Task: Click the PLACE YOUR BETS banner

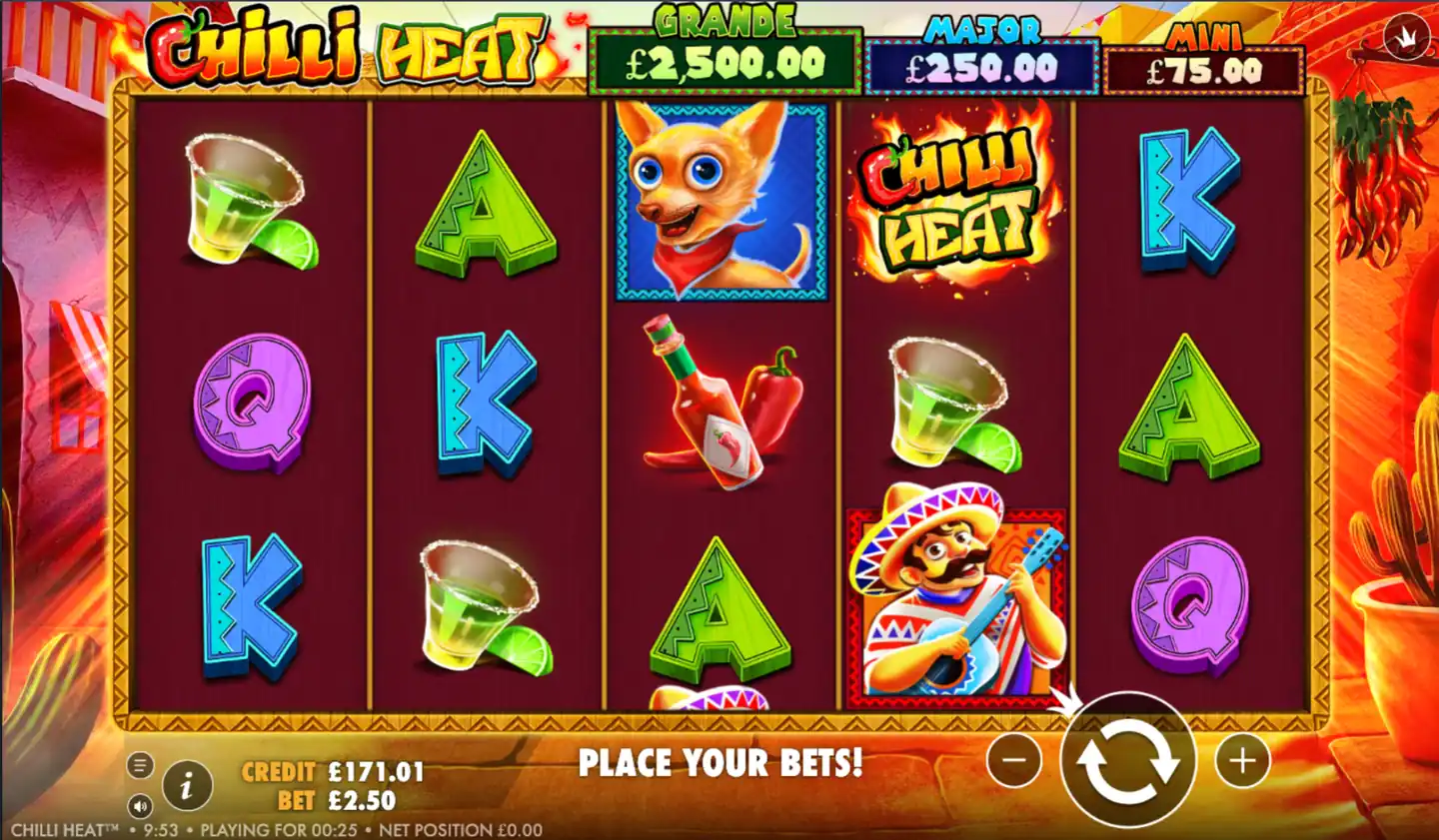Action: 722,763
